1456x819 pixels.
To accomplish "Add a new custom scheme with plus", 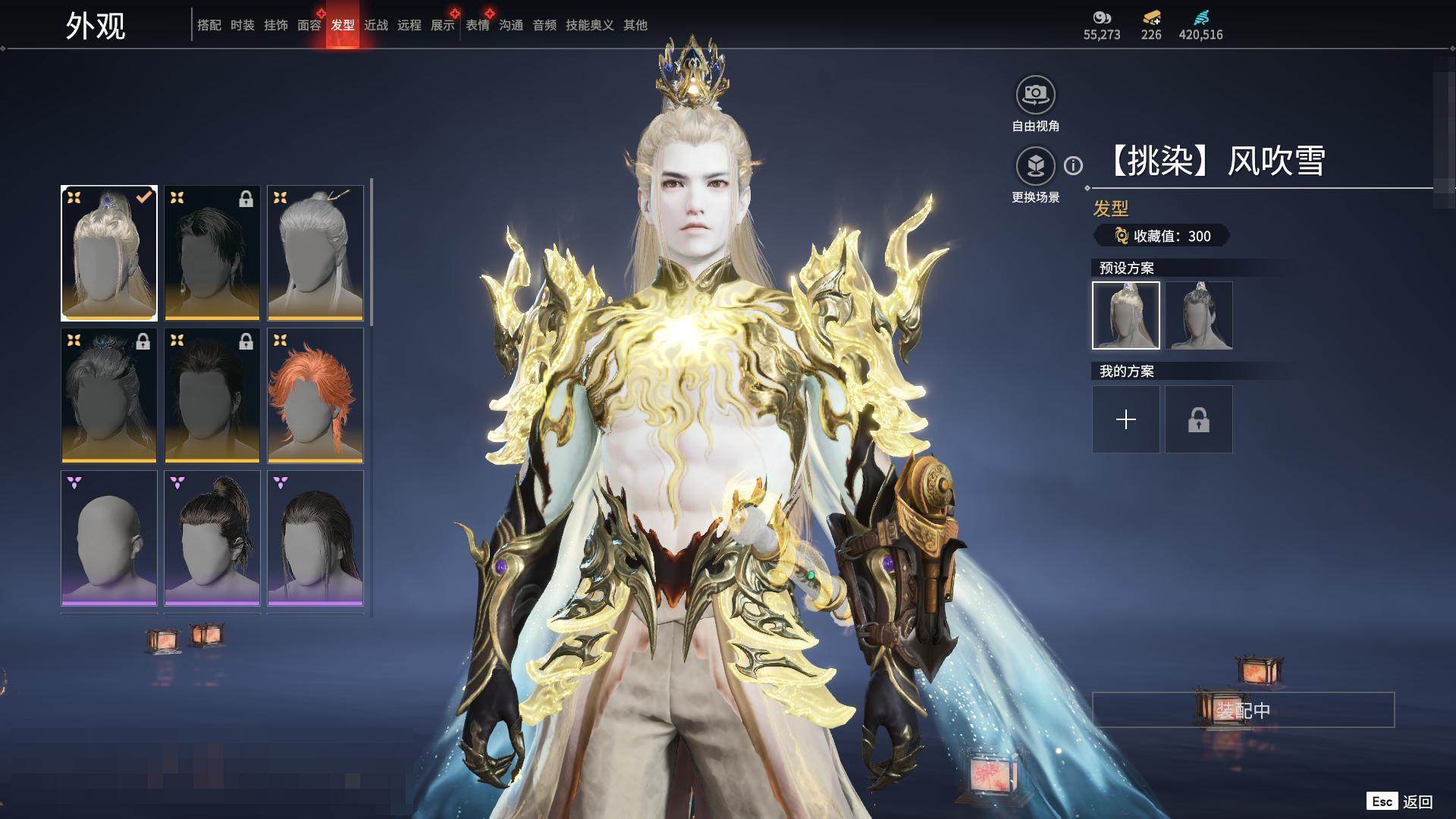I will [1126, 419].
